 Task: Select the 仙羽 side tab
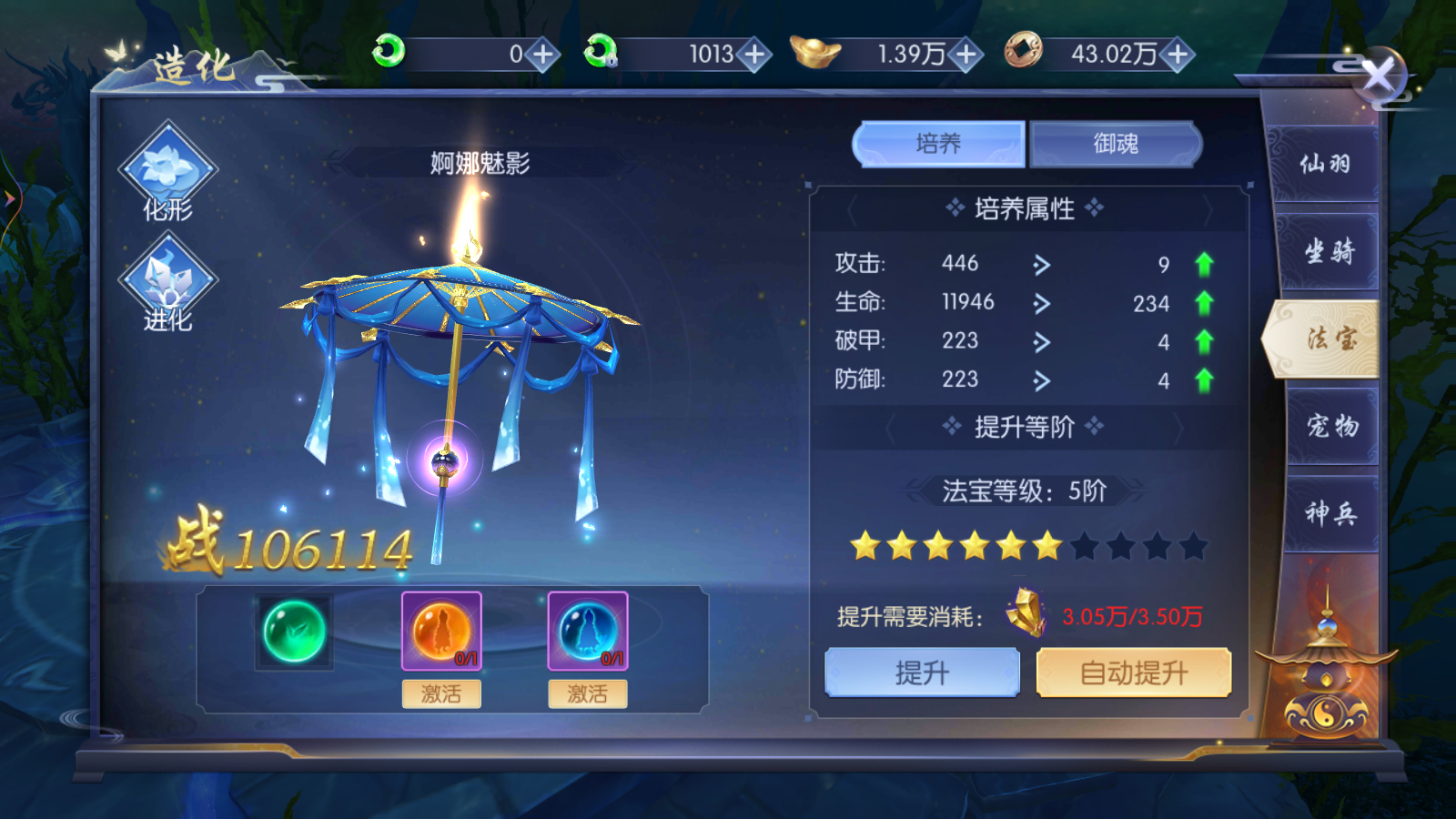[x=1325, y=165]
